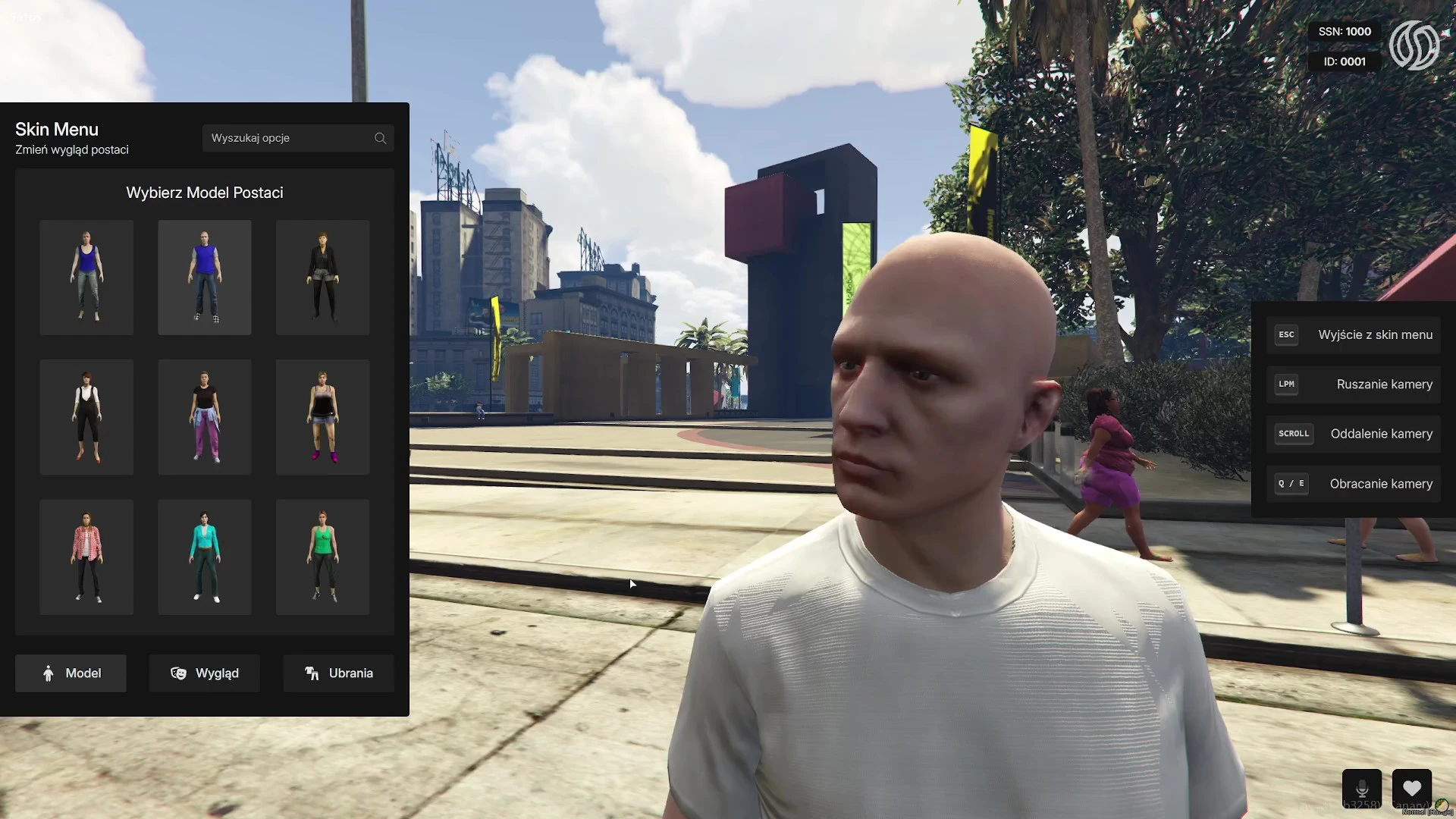Select the black blazer model

click(x=322, y=278)
